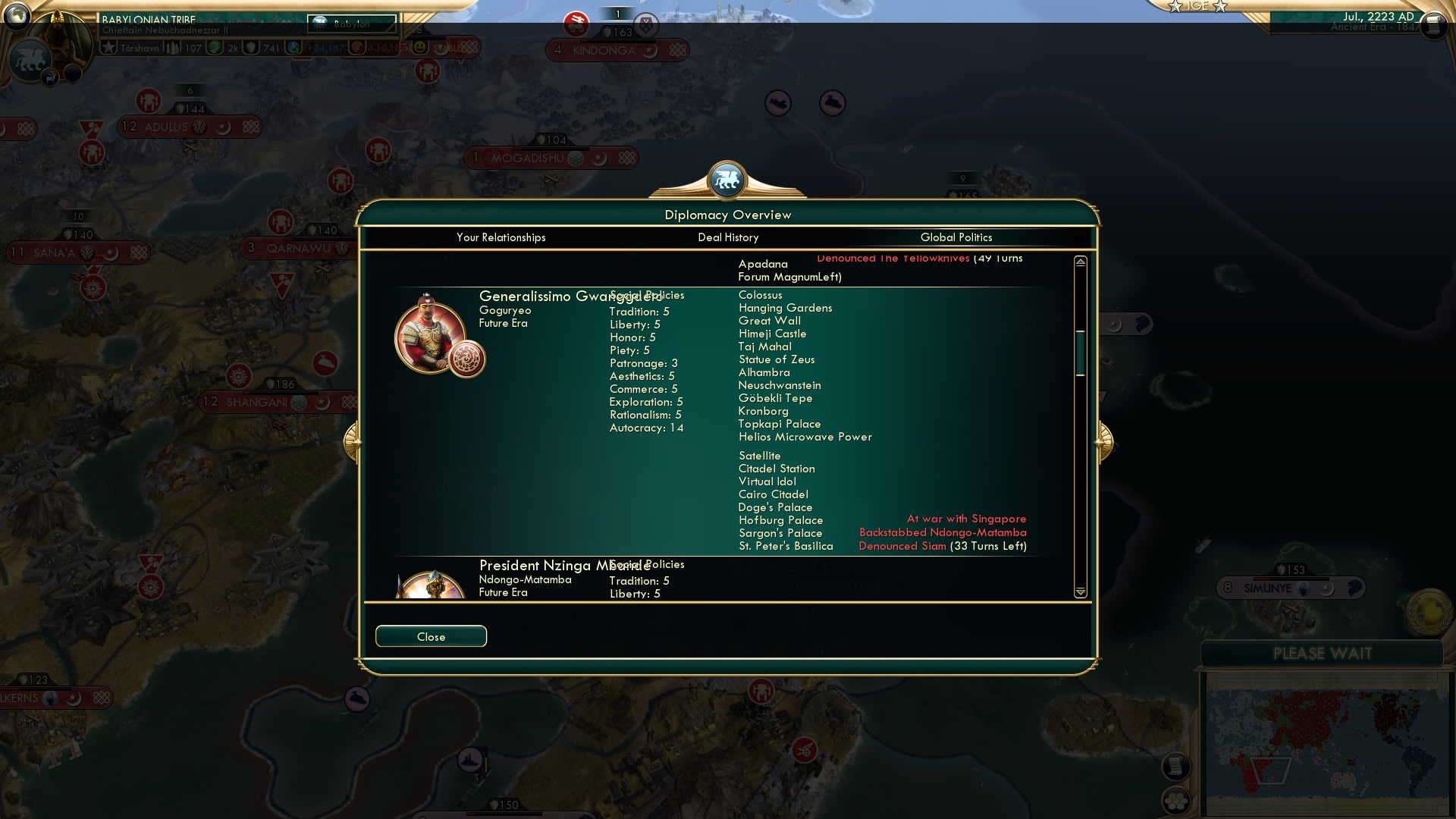Click the white lion emblem below the globe
This screenshot has height=819, width=1456.
point(31,58)
